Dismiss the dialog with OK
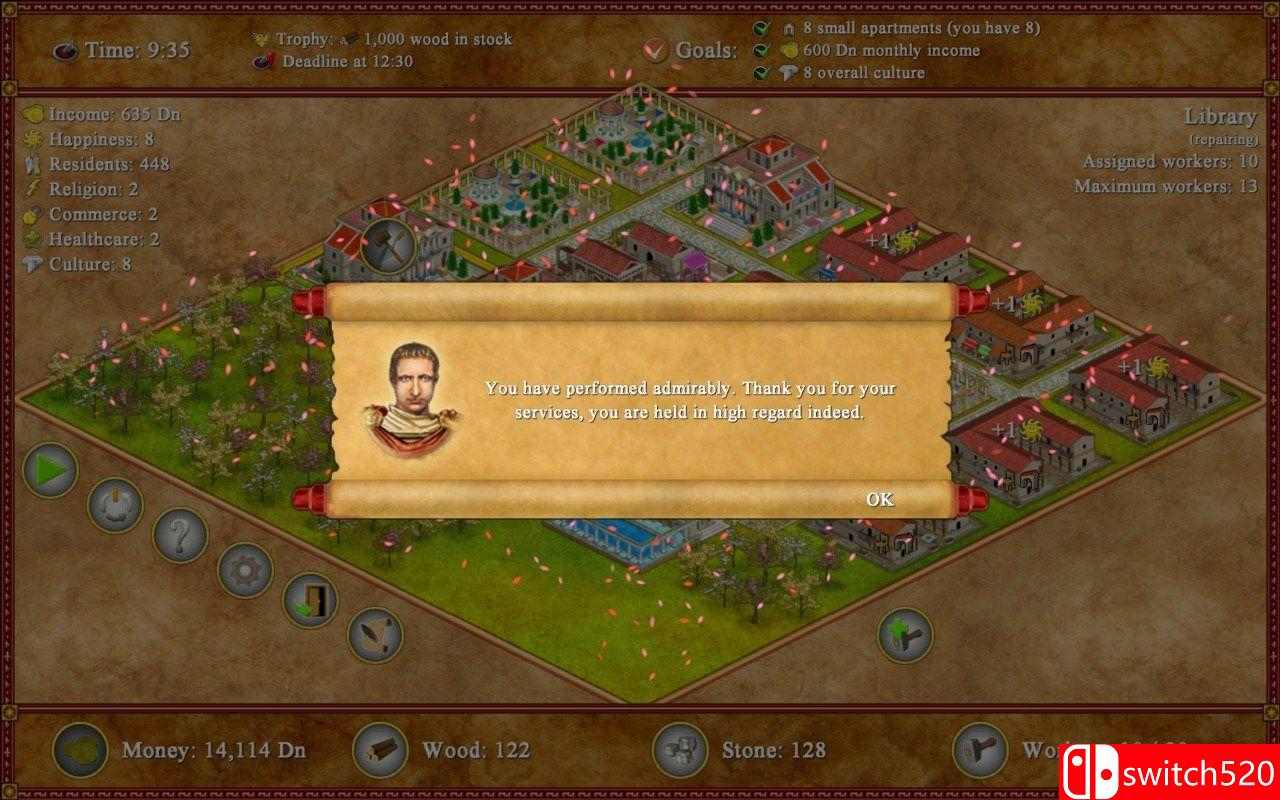Screen dimensions: 1280x800 click(879, 499)
